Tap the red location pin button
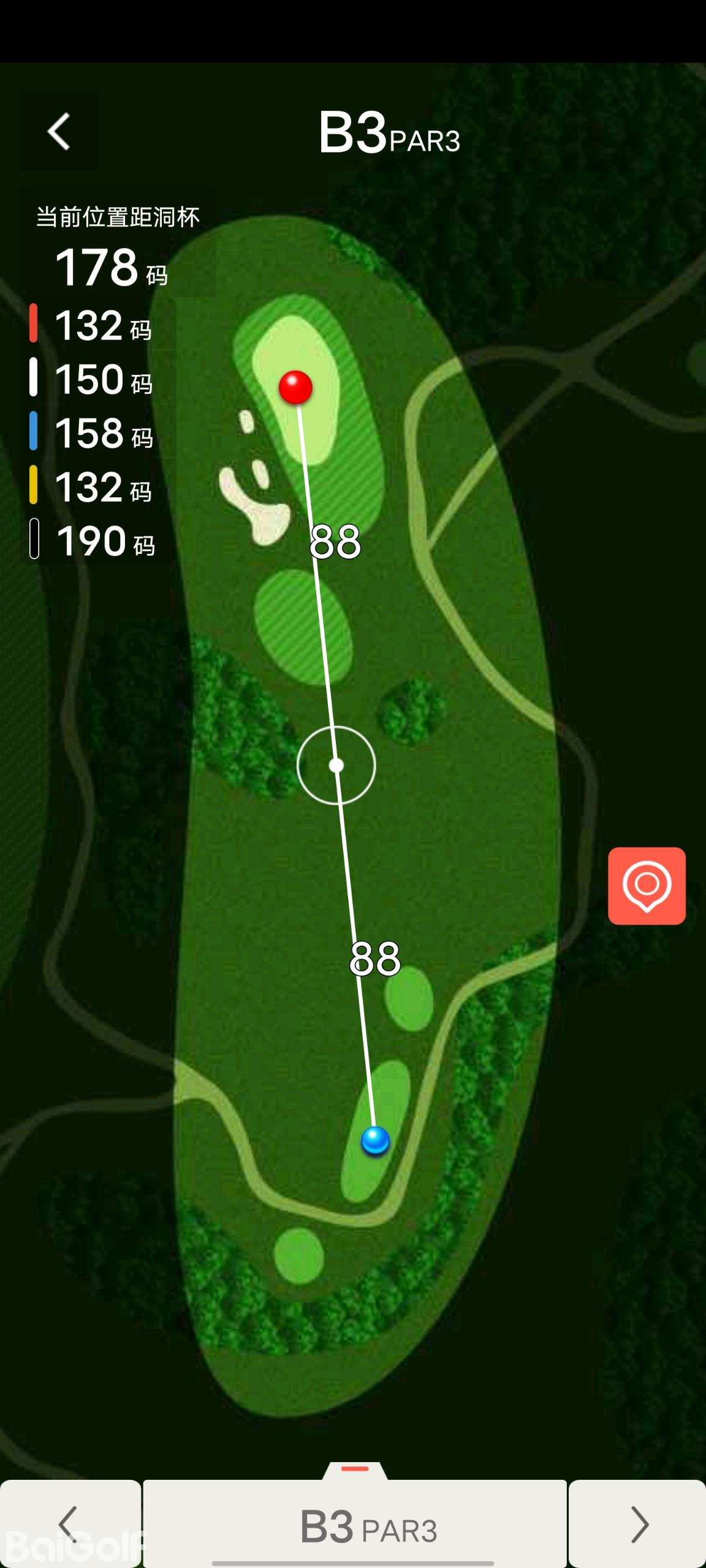 point(647,886)
